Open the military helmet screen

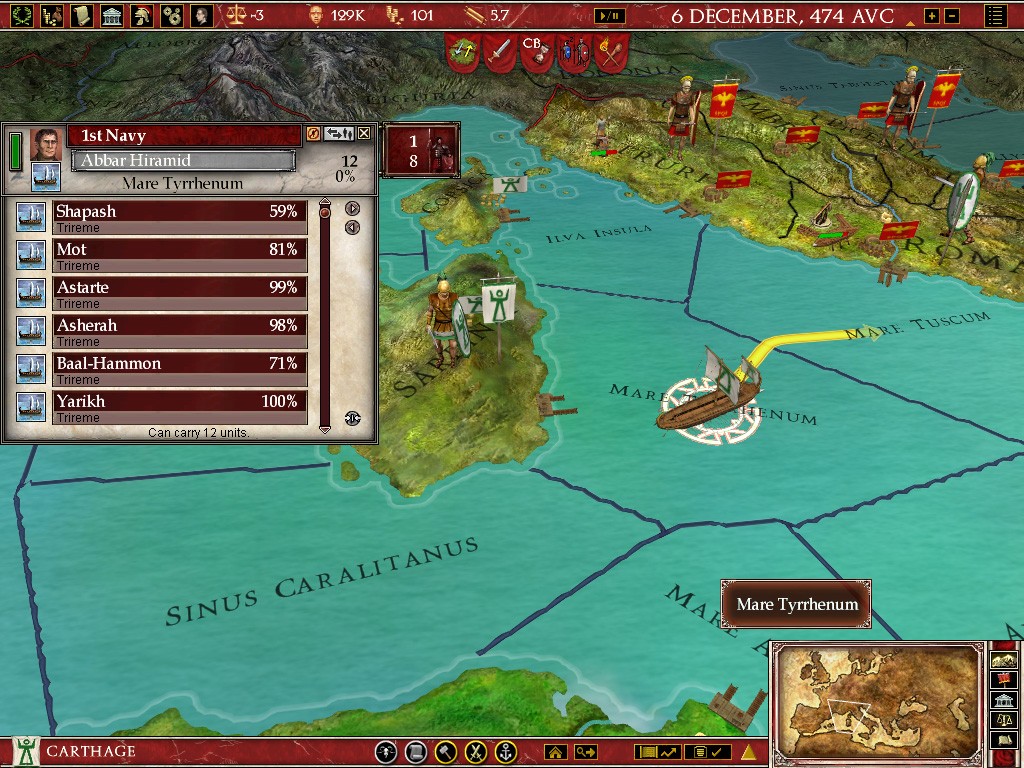click(142, 15)
